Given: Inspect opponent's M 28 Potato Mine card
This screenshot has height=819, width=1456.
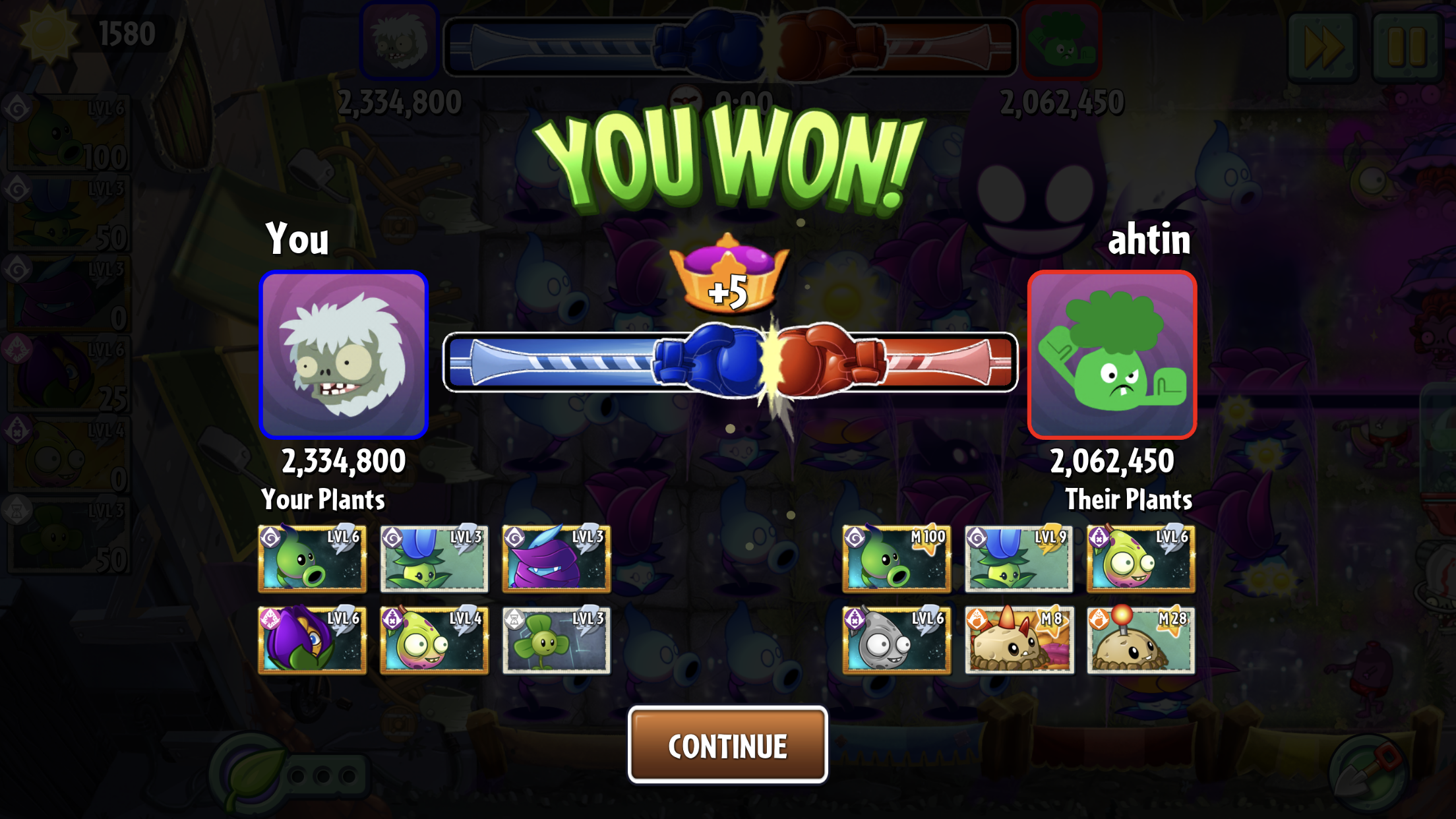Looking at the screenshot, I should click(x=1141, y=640).
